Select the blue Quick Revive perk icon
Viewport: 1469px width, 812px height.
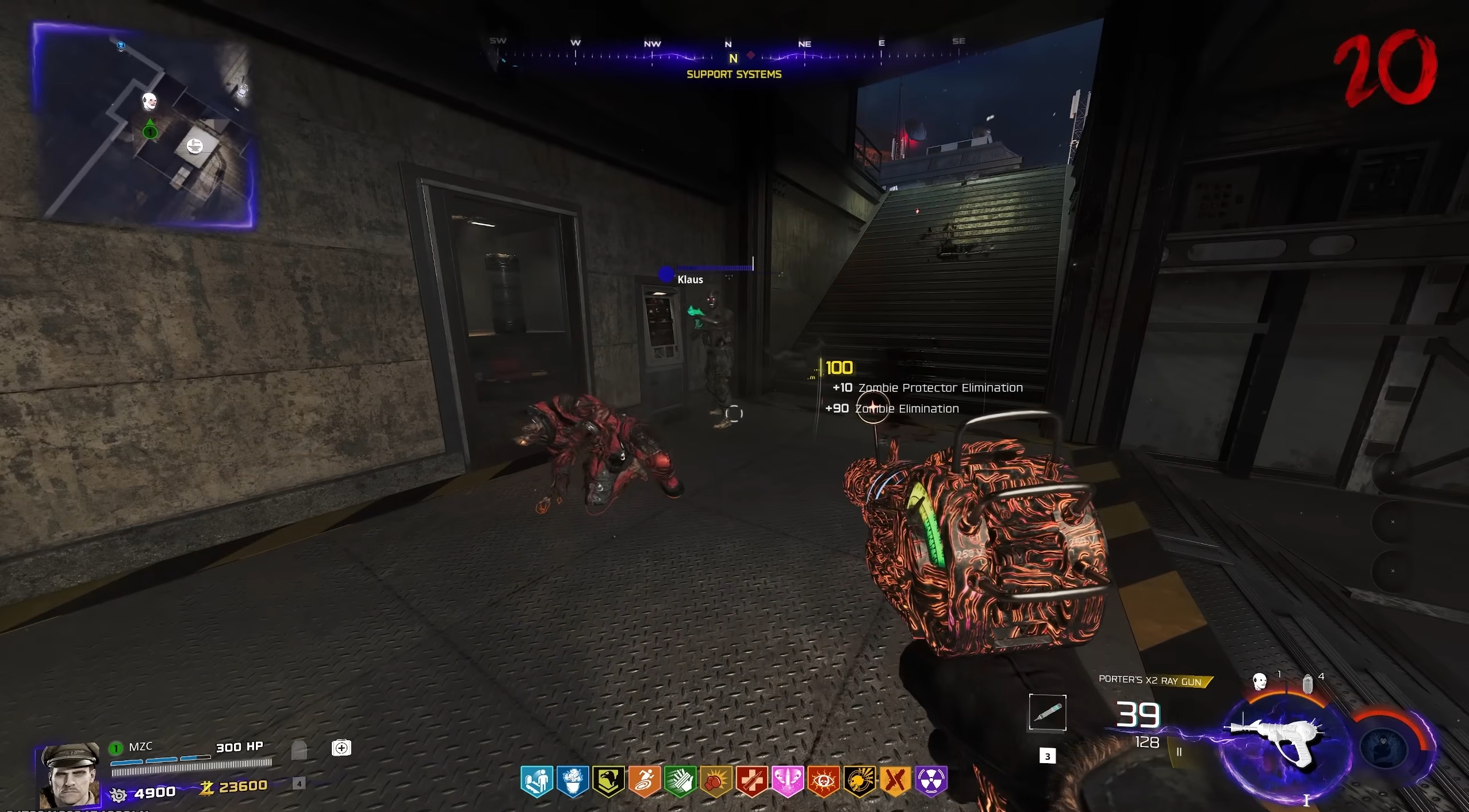click(537, 781)
